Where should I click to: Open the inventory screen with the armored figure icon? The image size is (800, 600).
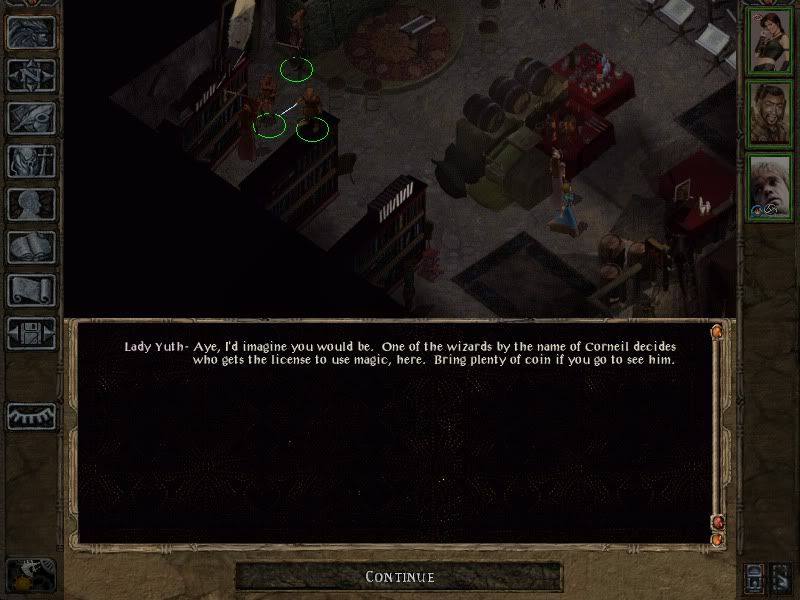coord(31,161)
